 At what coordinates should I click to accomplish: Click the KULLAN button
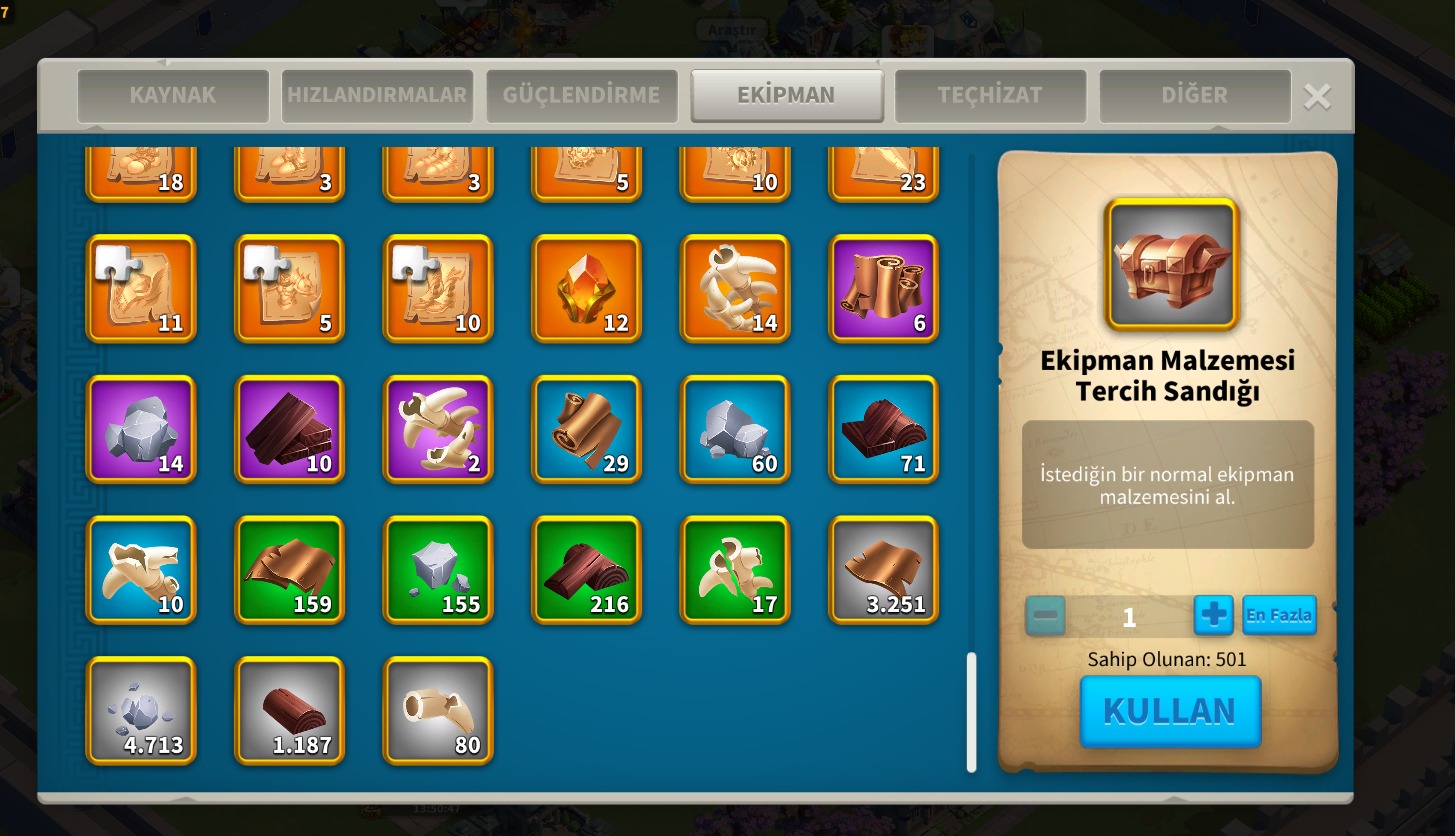[1169, 711]
